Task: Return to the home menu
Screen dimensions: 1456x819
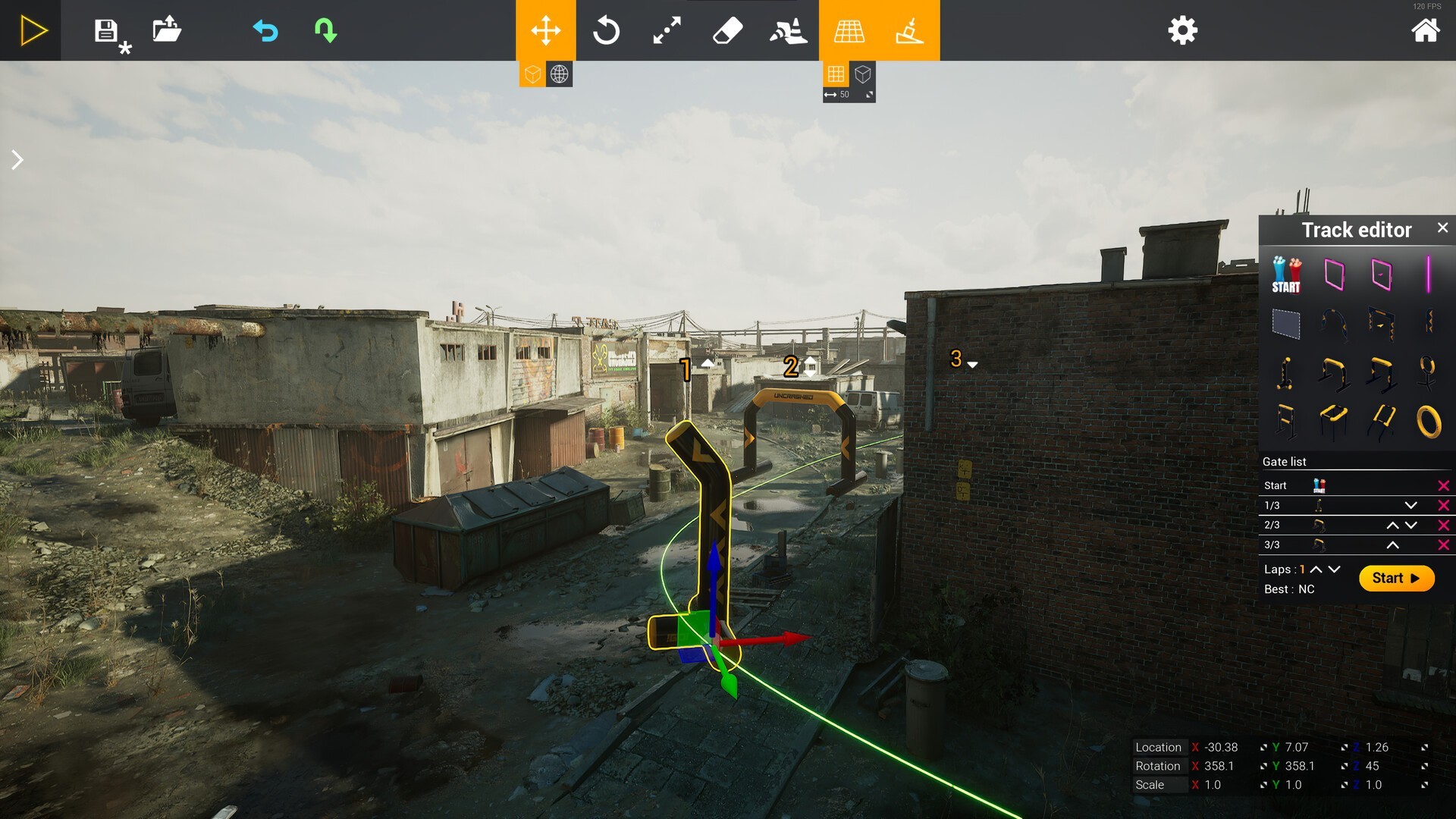Action: coord(1425,31)
